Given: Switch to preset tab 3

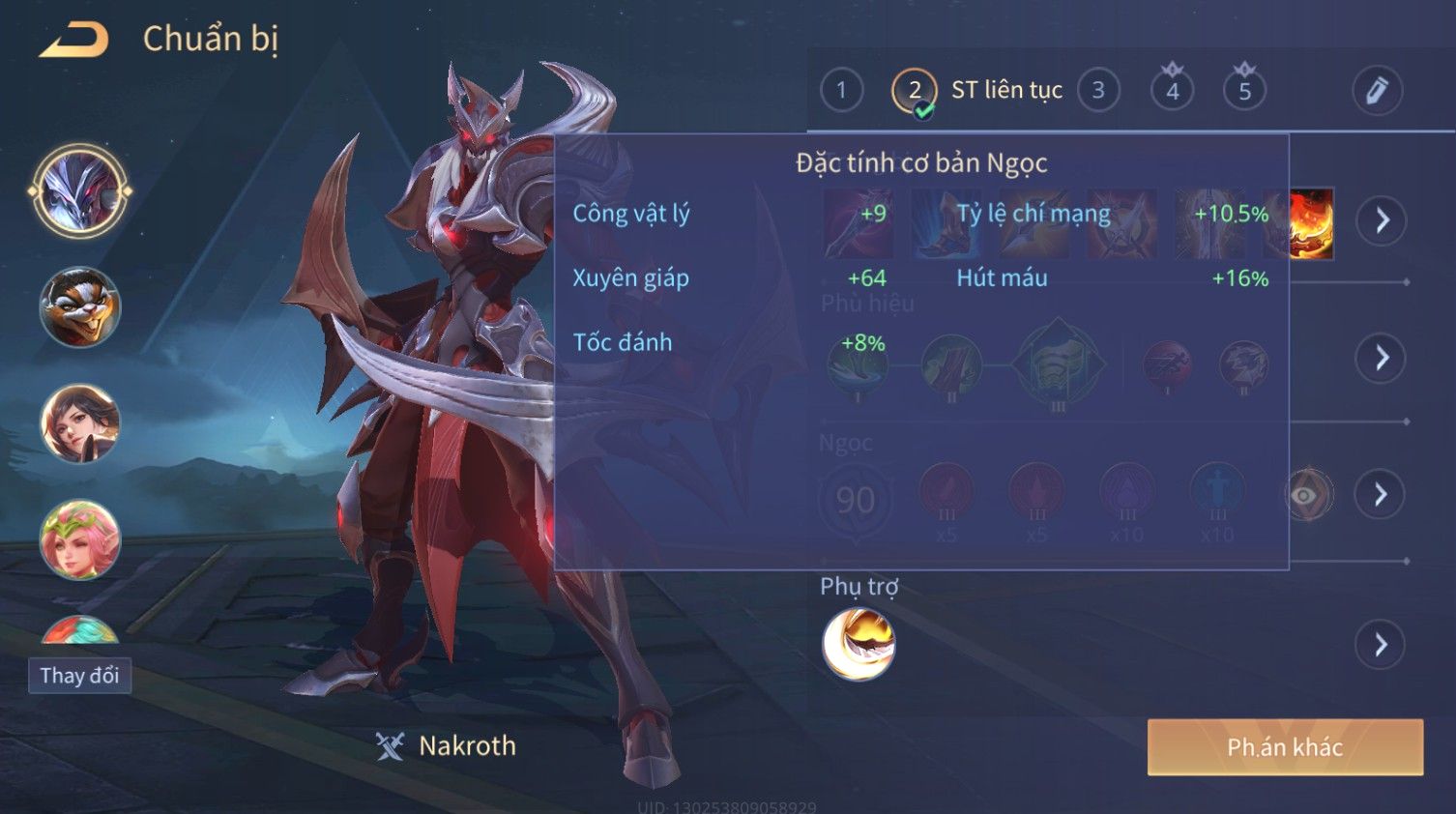Looking at the screenshot, I should tap(1098, 91).
